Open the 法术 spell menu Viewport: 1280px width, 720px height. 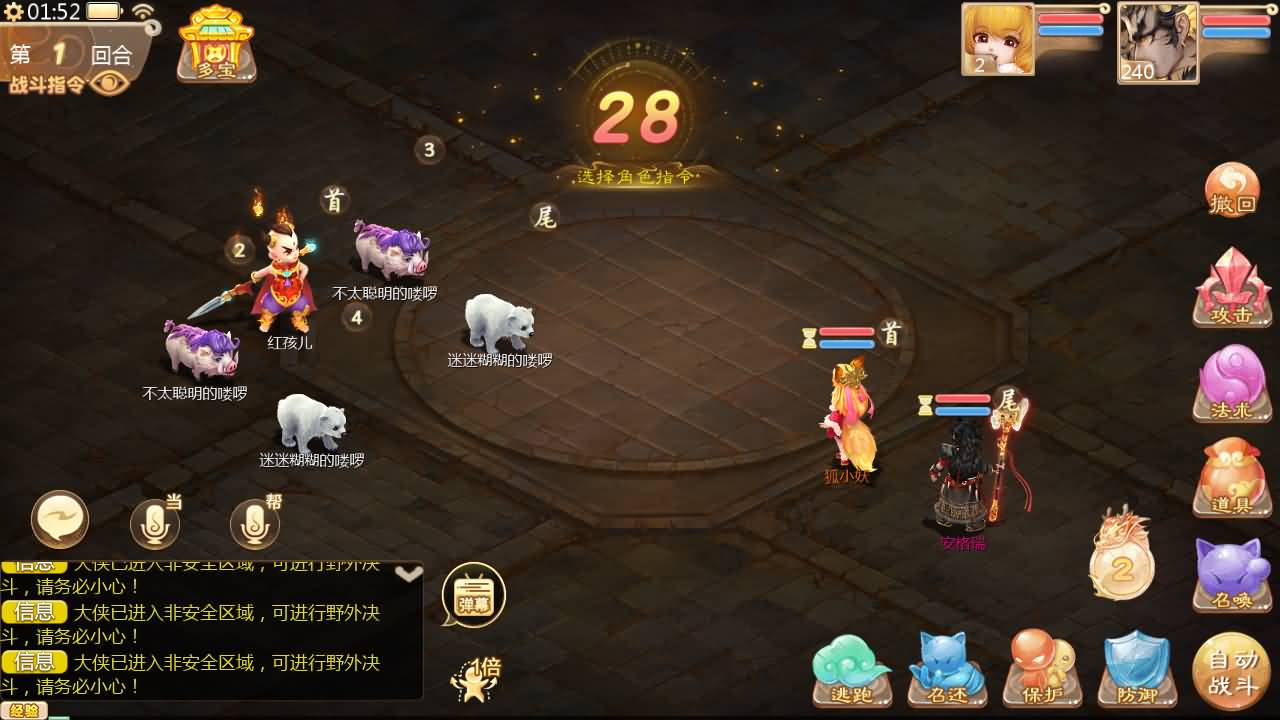pyautogui.click(x=1231, y=384)
